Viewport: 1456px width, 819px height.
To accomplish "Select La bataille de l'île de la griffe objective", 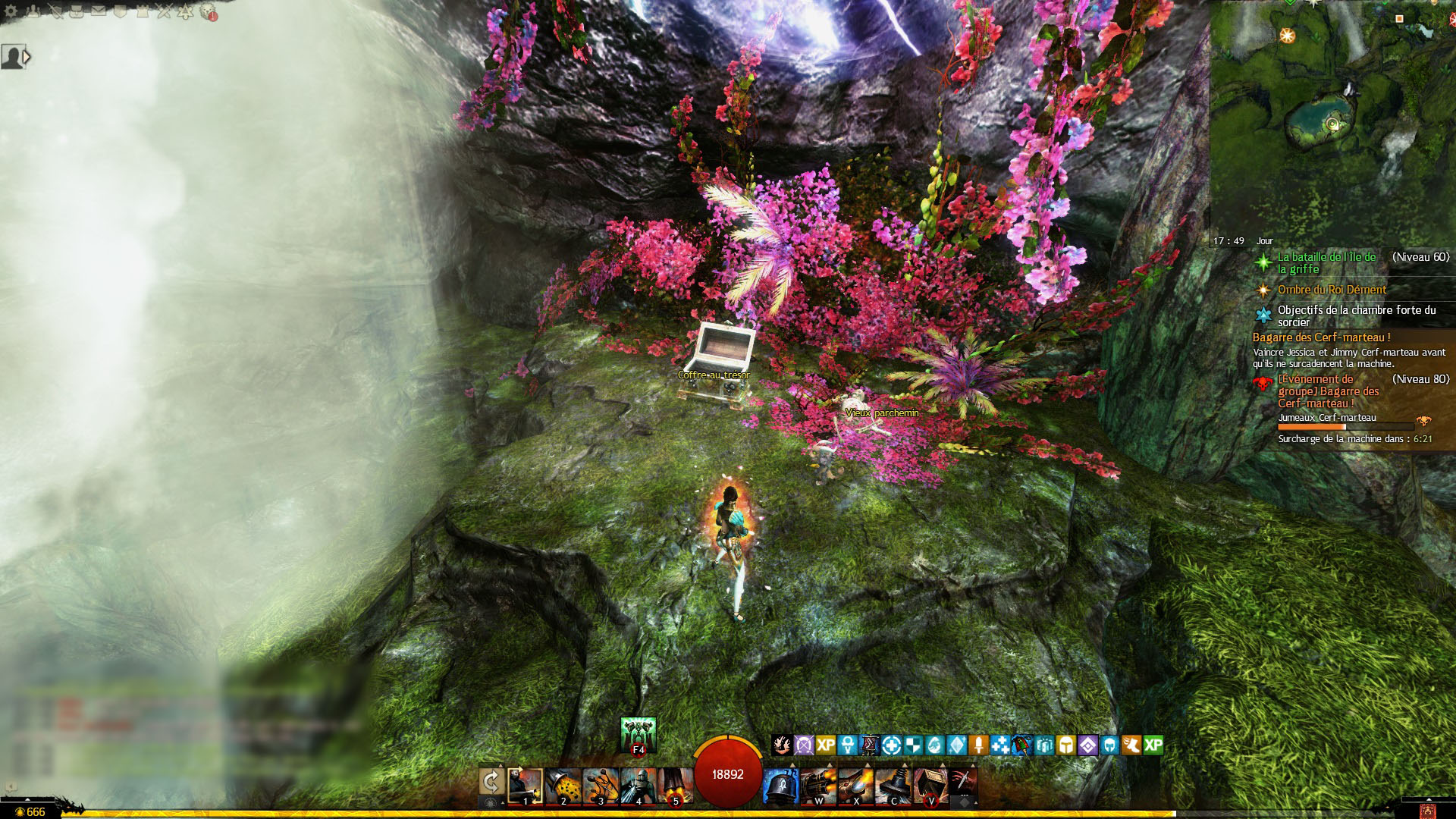I will click(x=1326, y=262).
